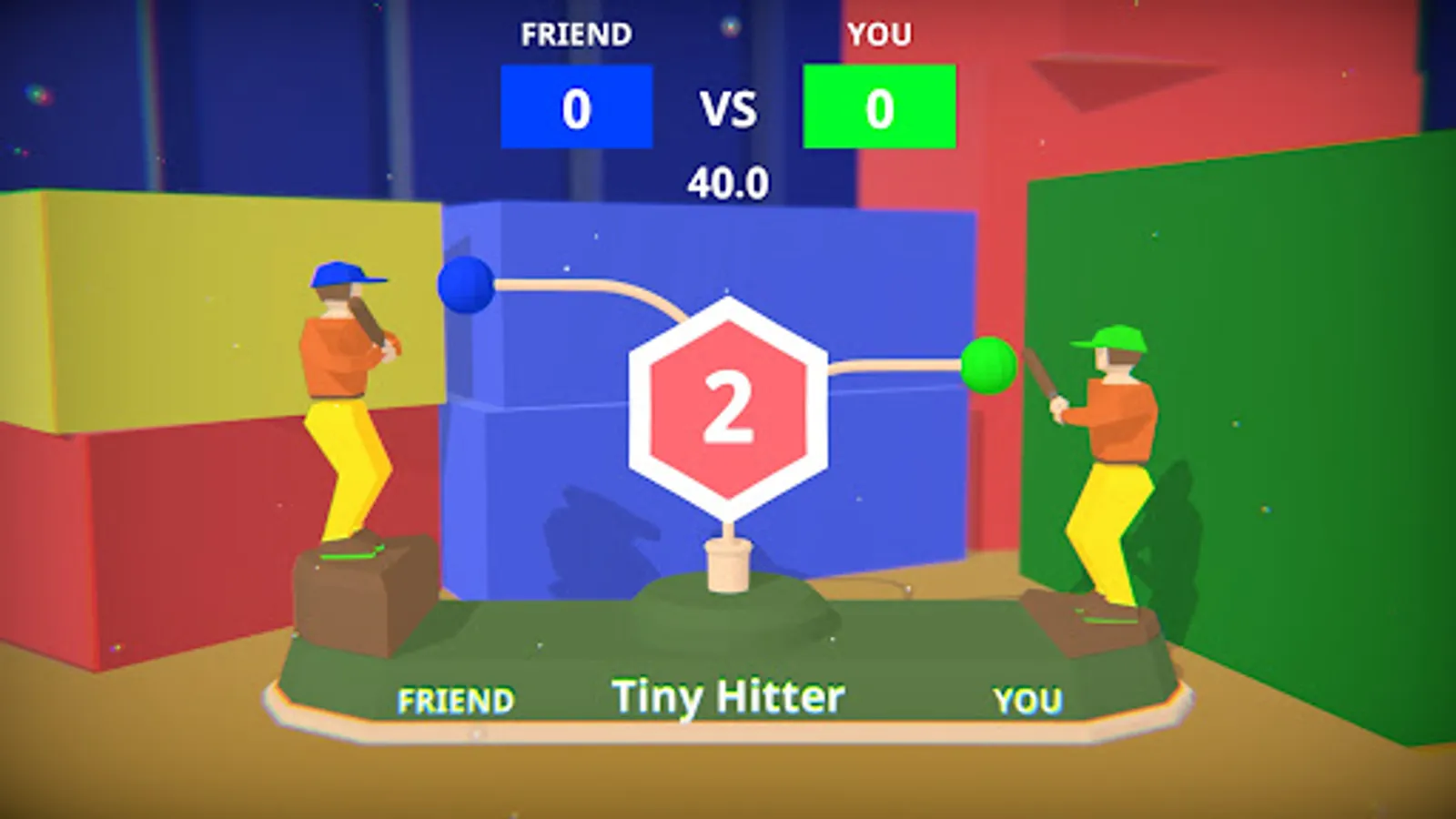Image resolution: width=1456 pixels, height=819 pixels.
Task: Click the FRIEND label above the blue score
Action: (x=576, y=35)
